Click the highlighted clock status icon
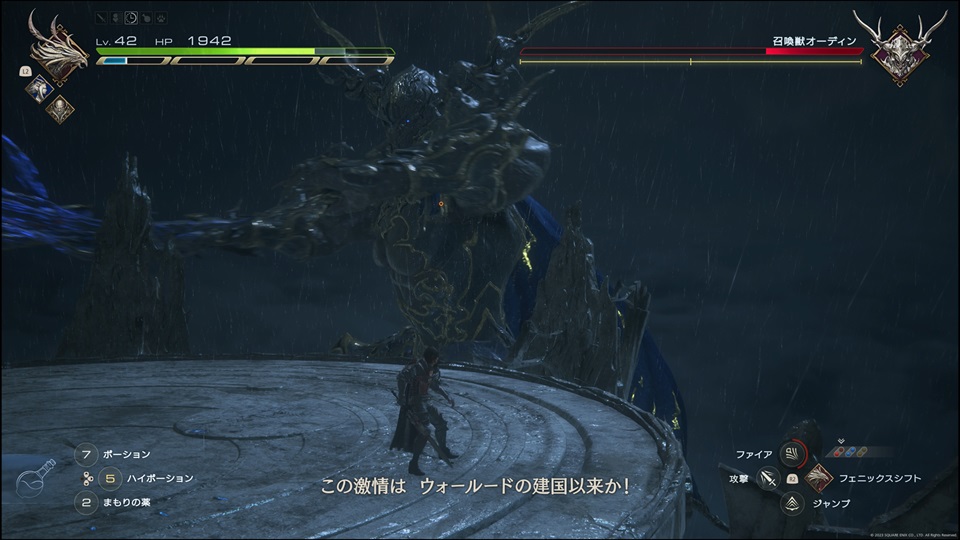 131,17
